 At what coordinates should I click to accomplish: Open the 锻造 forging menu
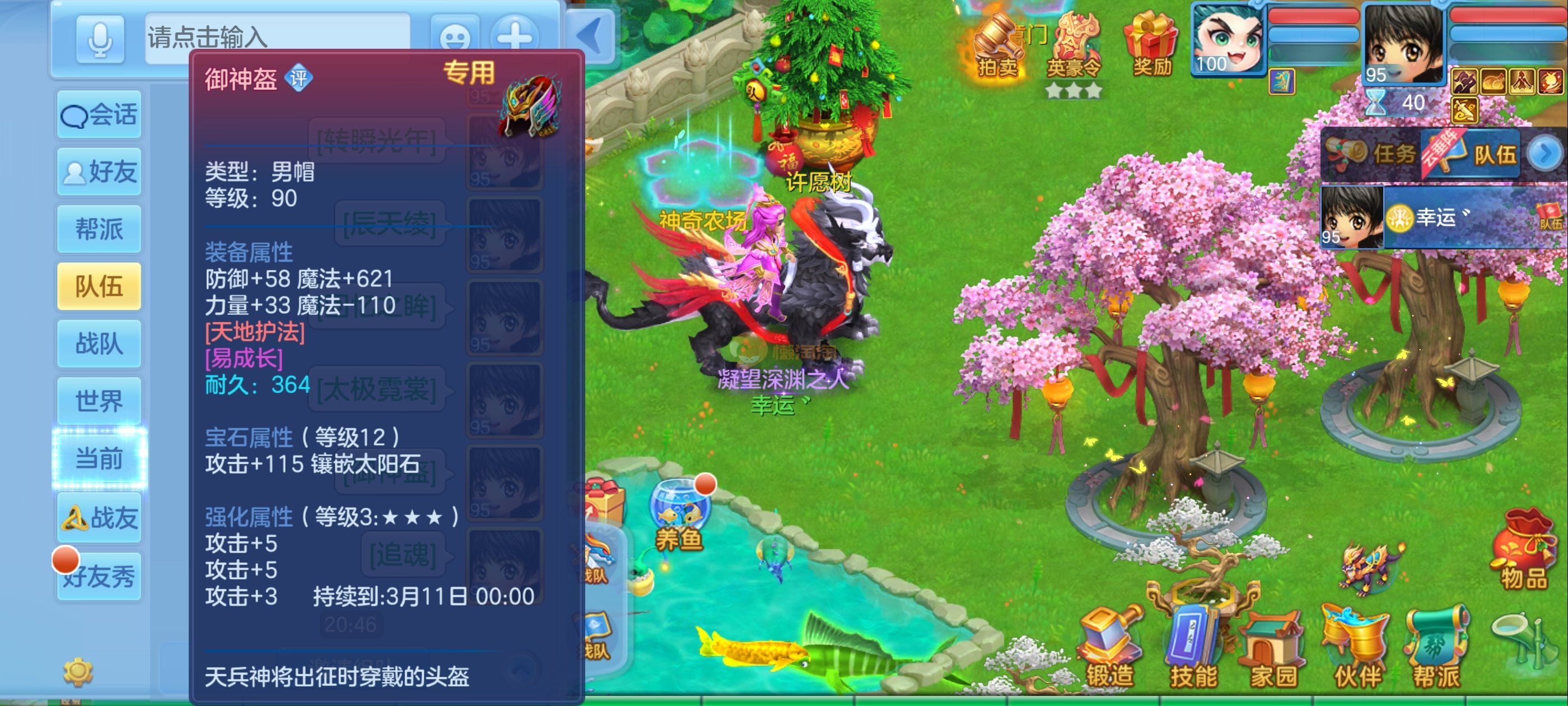(1109, 649)
